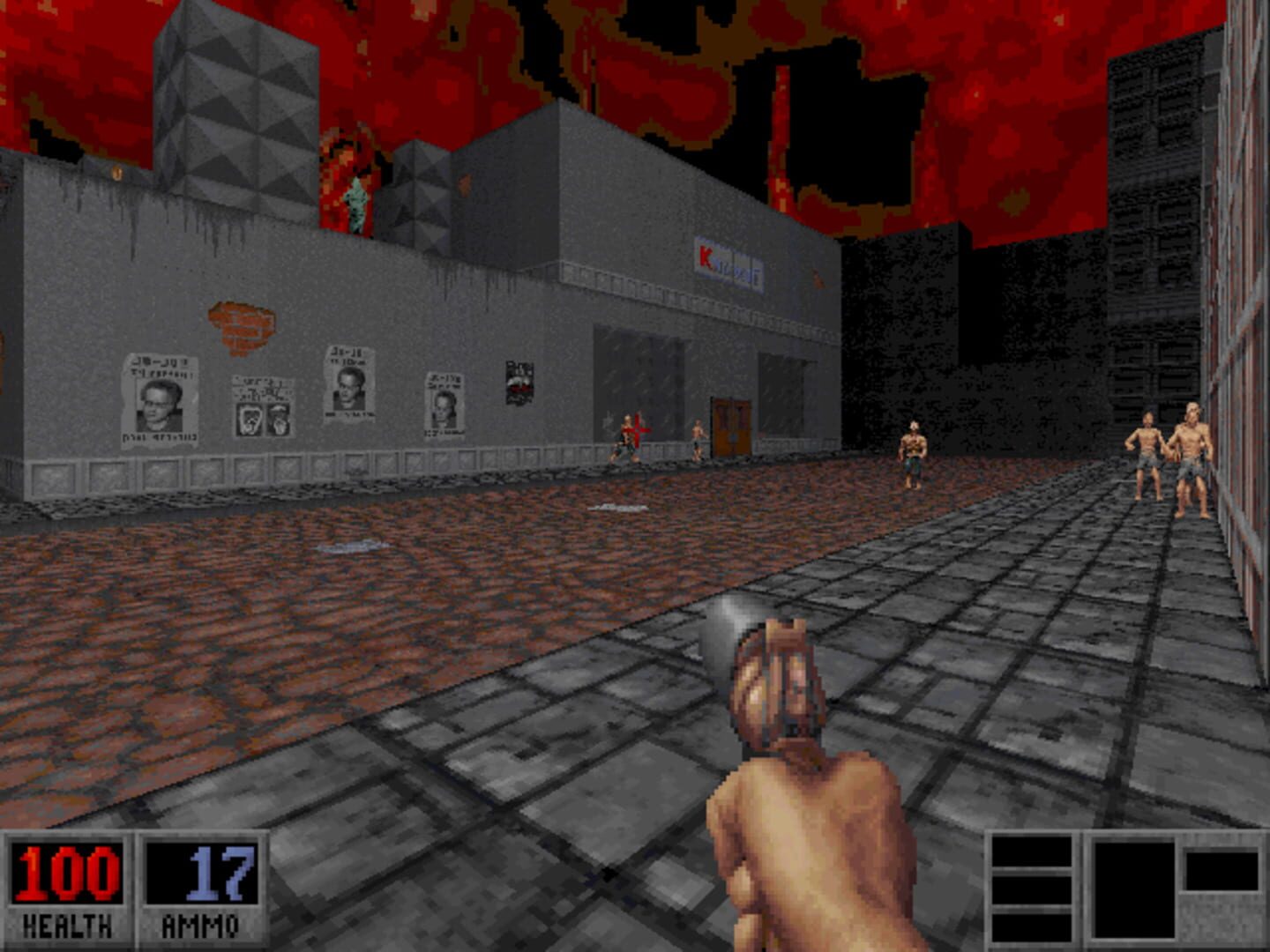Image resolution: width=1270 pixels, height=952 pixels.
Task: Click the zombie approaching in the street center
Action: click(x=910, y=450)
